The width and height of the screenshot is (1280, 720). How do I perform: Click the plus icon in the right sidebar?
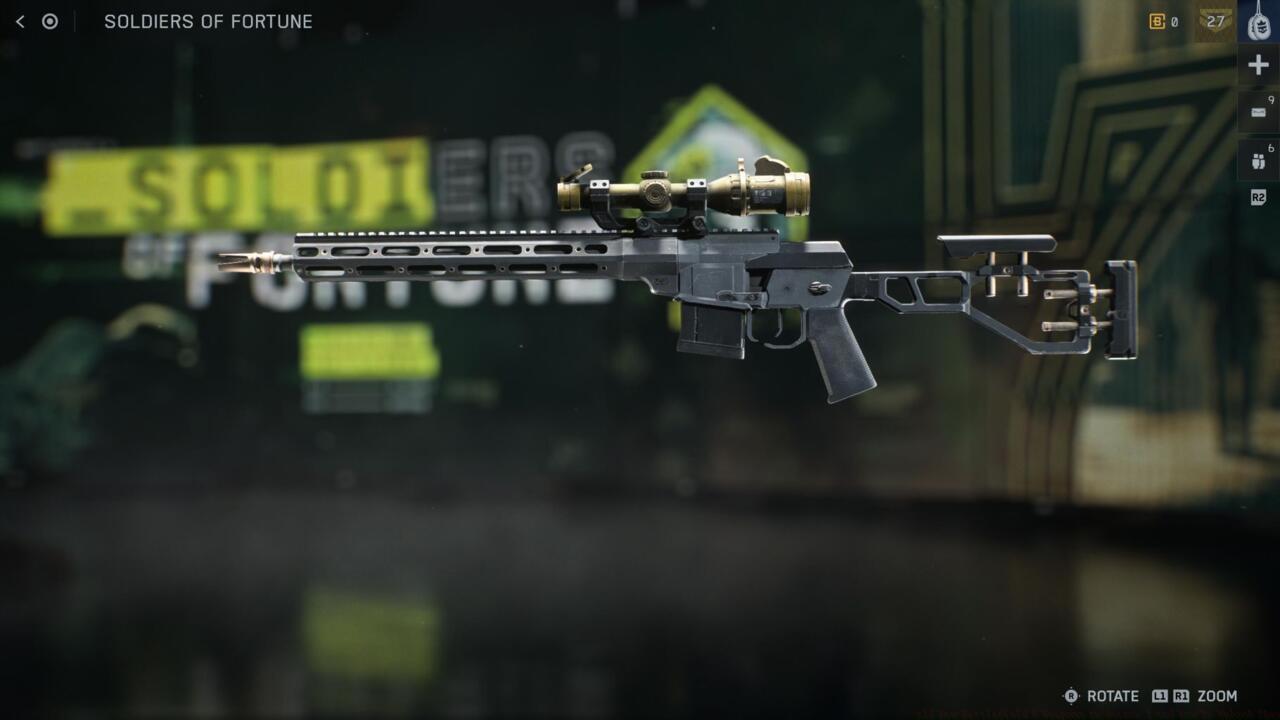click(1256, 64)
